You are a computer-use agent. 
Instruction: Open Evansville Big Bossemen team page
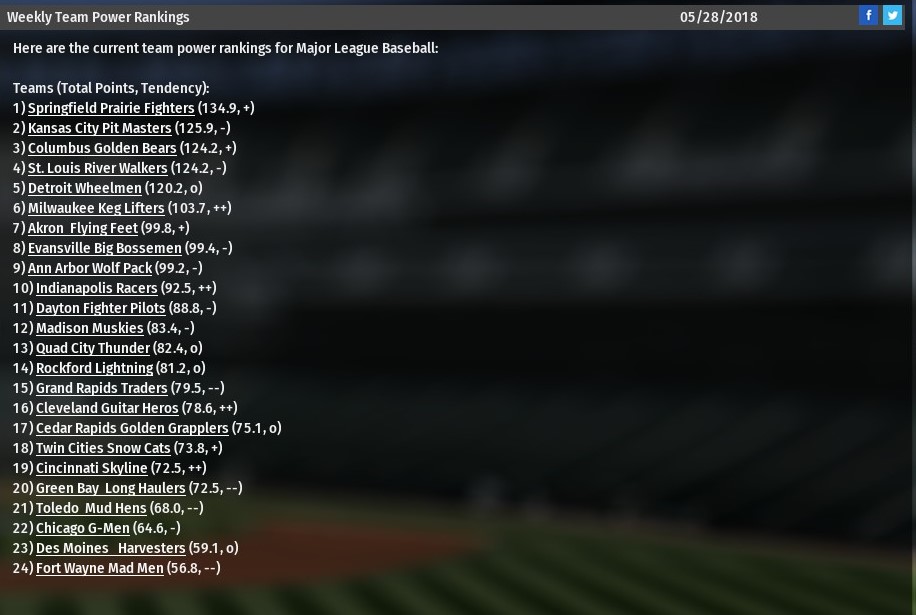pyautogui.click(x=104, y=248)
